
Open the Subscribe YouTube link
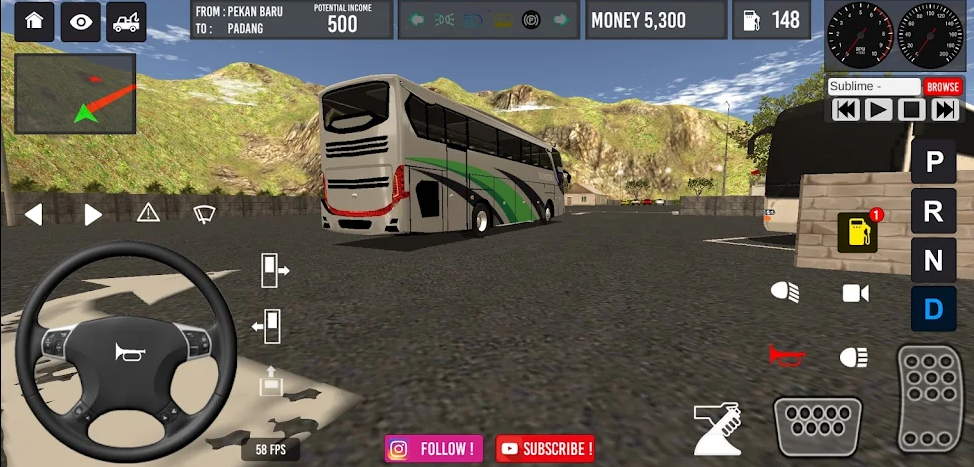click(x=546, y=449)
